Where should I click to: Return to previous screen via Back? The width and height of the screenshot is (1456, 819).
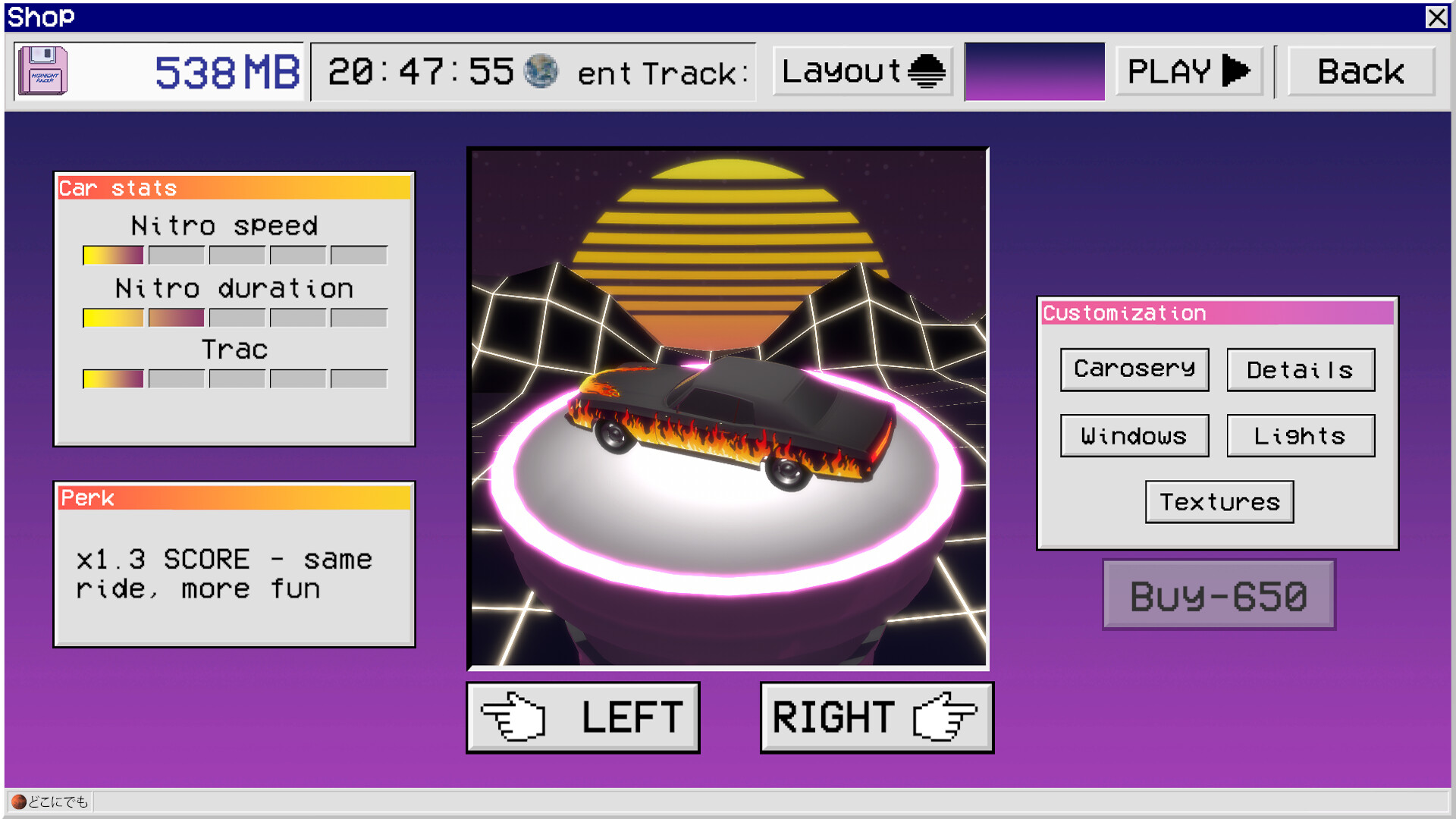1361,71
